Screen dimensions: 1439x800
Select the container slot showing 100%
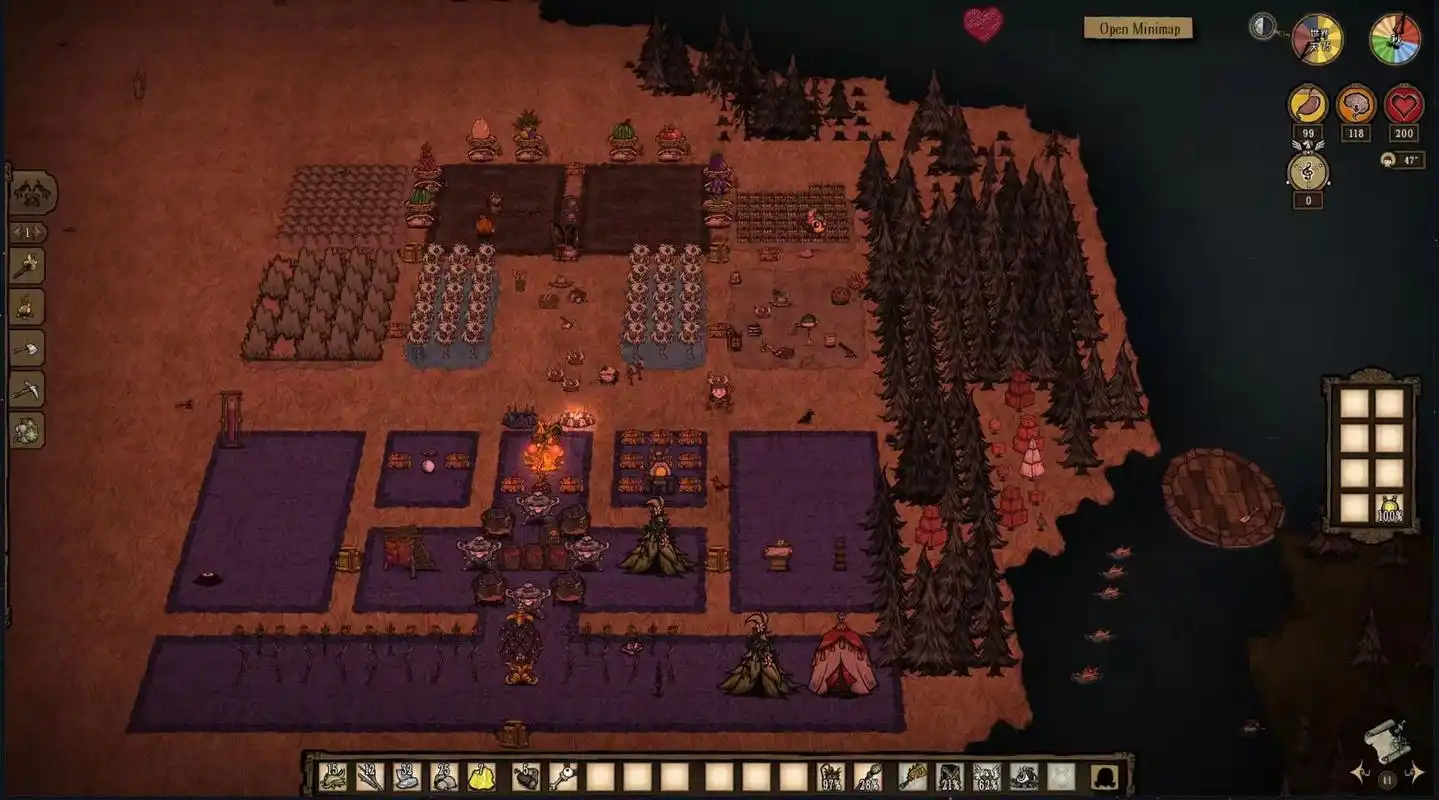click(1389, 507)
